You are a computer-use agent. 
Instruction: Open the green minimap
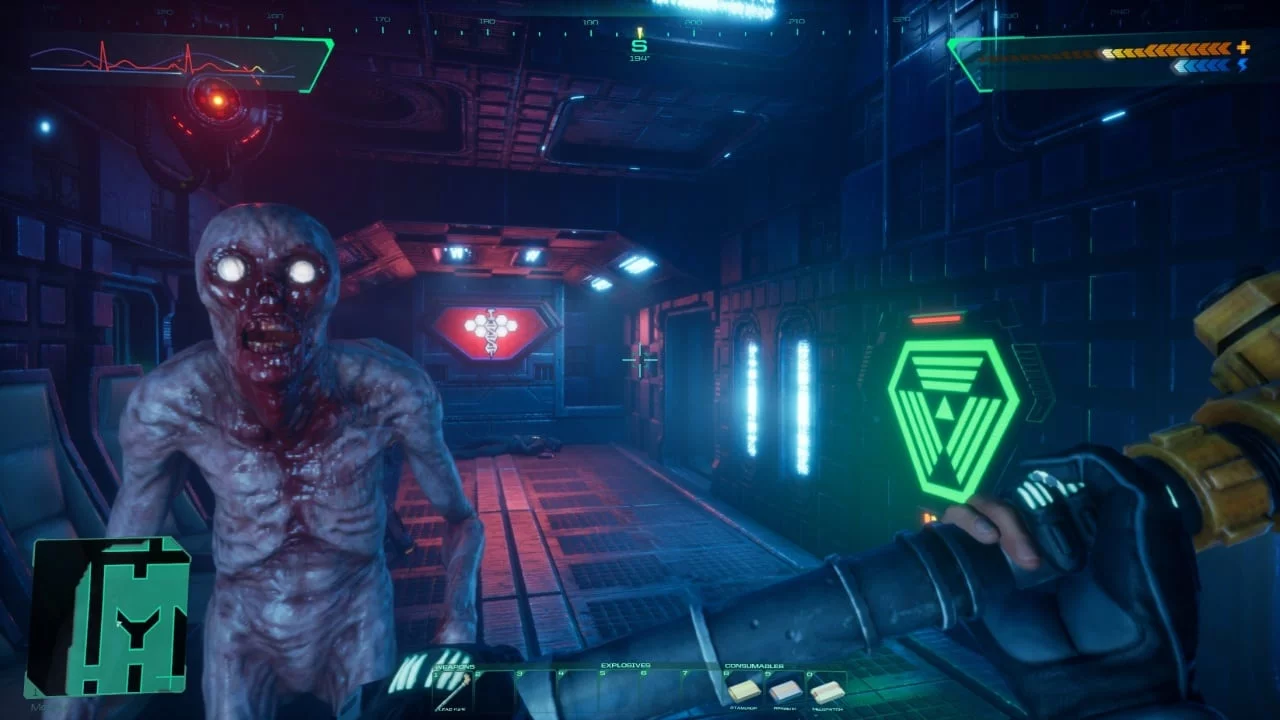tap(108, 616)
